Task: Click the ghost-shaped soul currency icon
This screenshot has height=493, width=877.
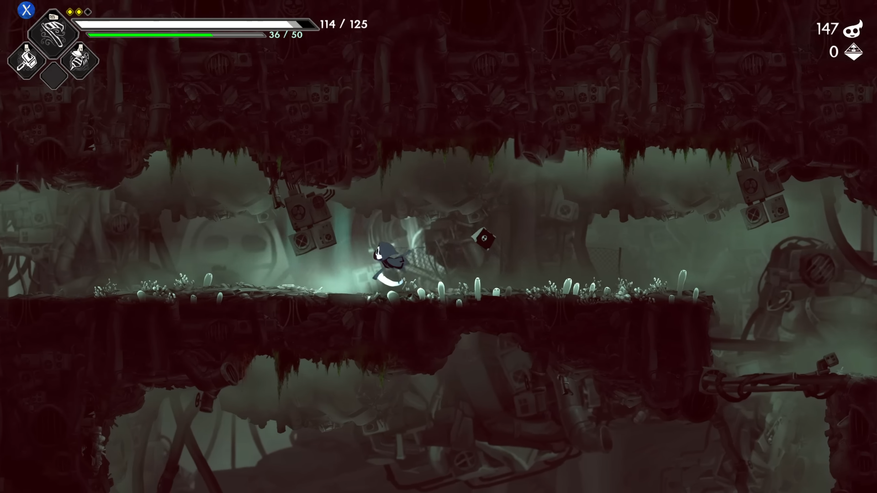Action: coord(853,29)
